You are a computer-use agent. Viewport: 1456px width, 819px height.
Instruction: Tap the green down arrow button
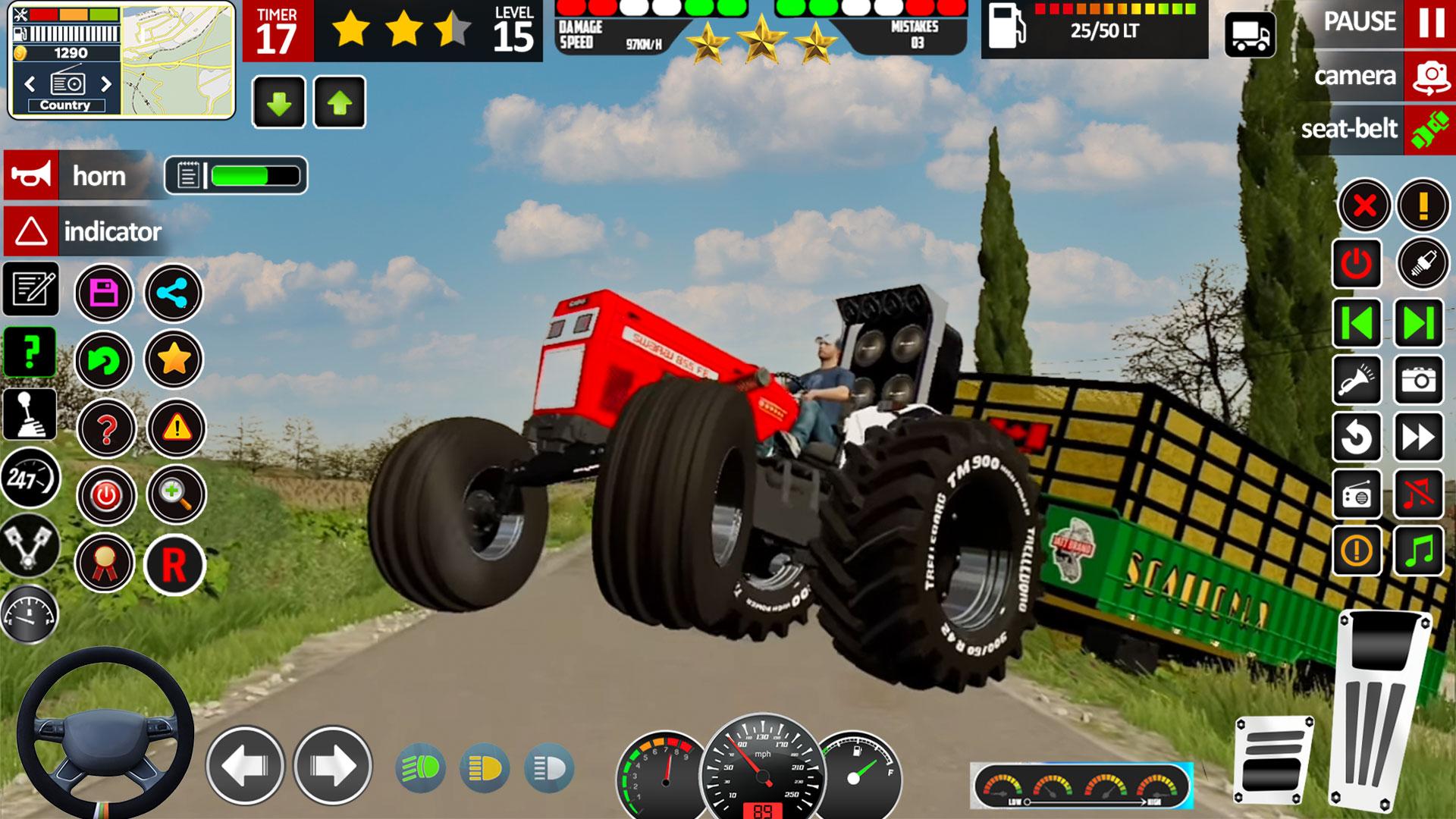point(279,102)
